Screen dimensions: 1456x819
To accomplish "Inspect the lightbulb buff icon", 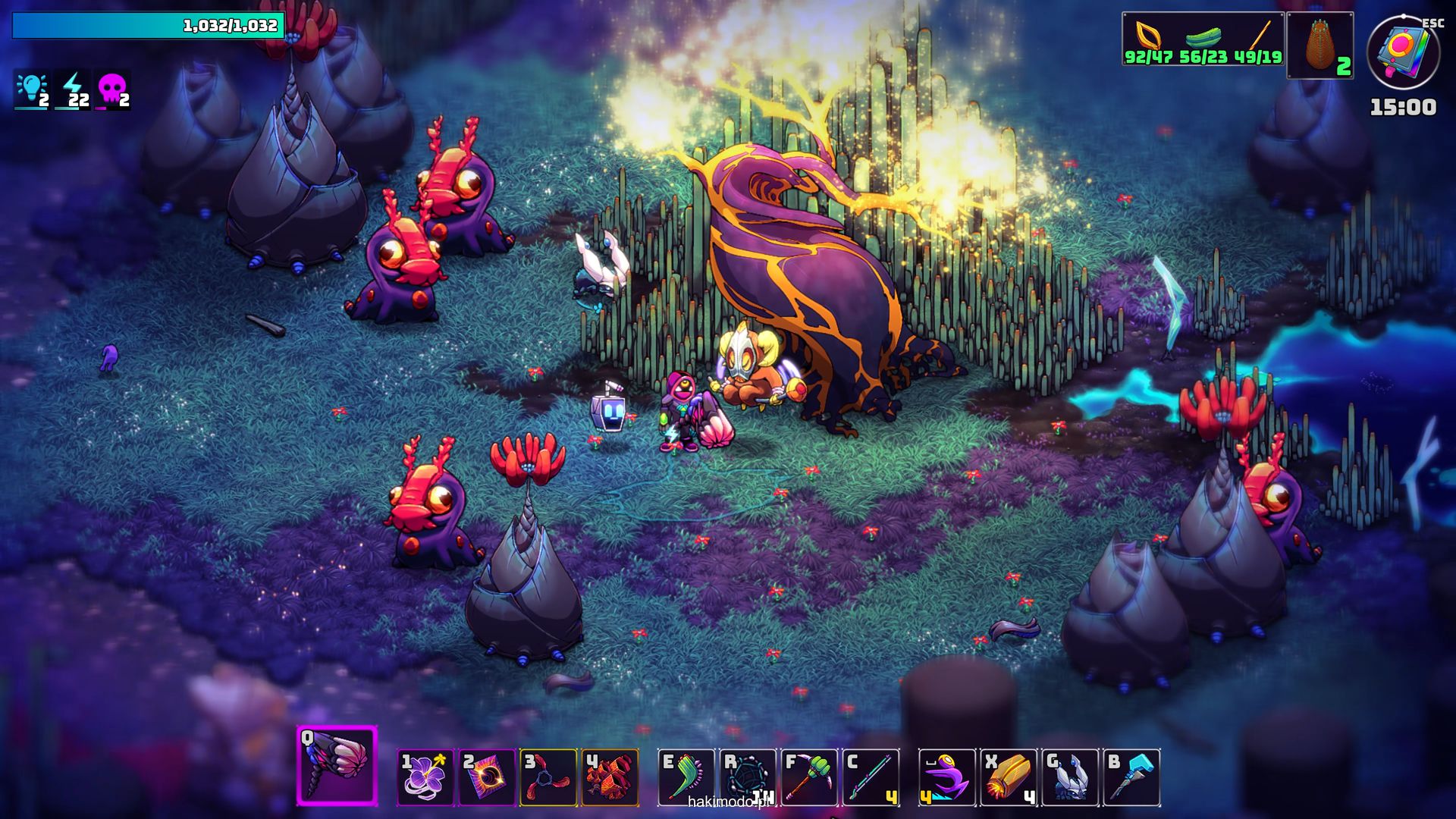I will pos(33,90).
